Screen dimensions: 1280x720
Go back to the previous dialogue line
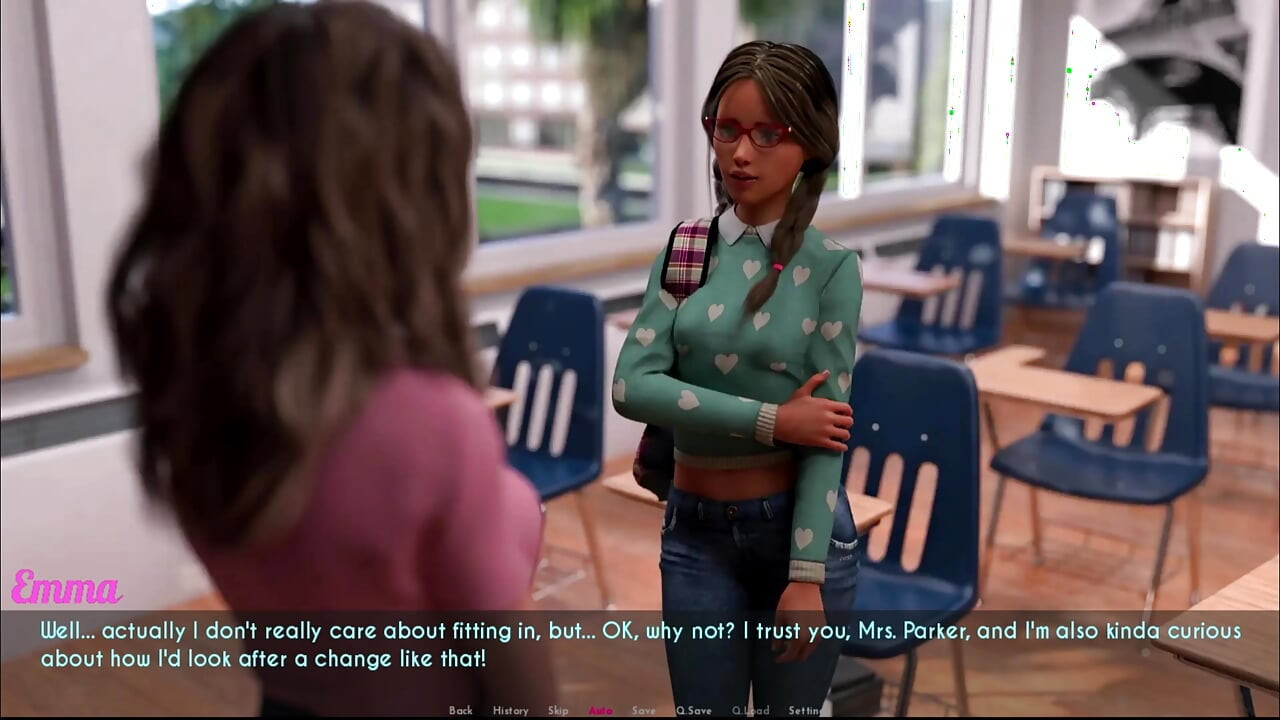coord(461,710)
